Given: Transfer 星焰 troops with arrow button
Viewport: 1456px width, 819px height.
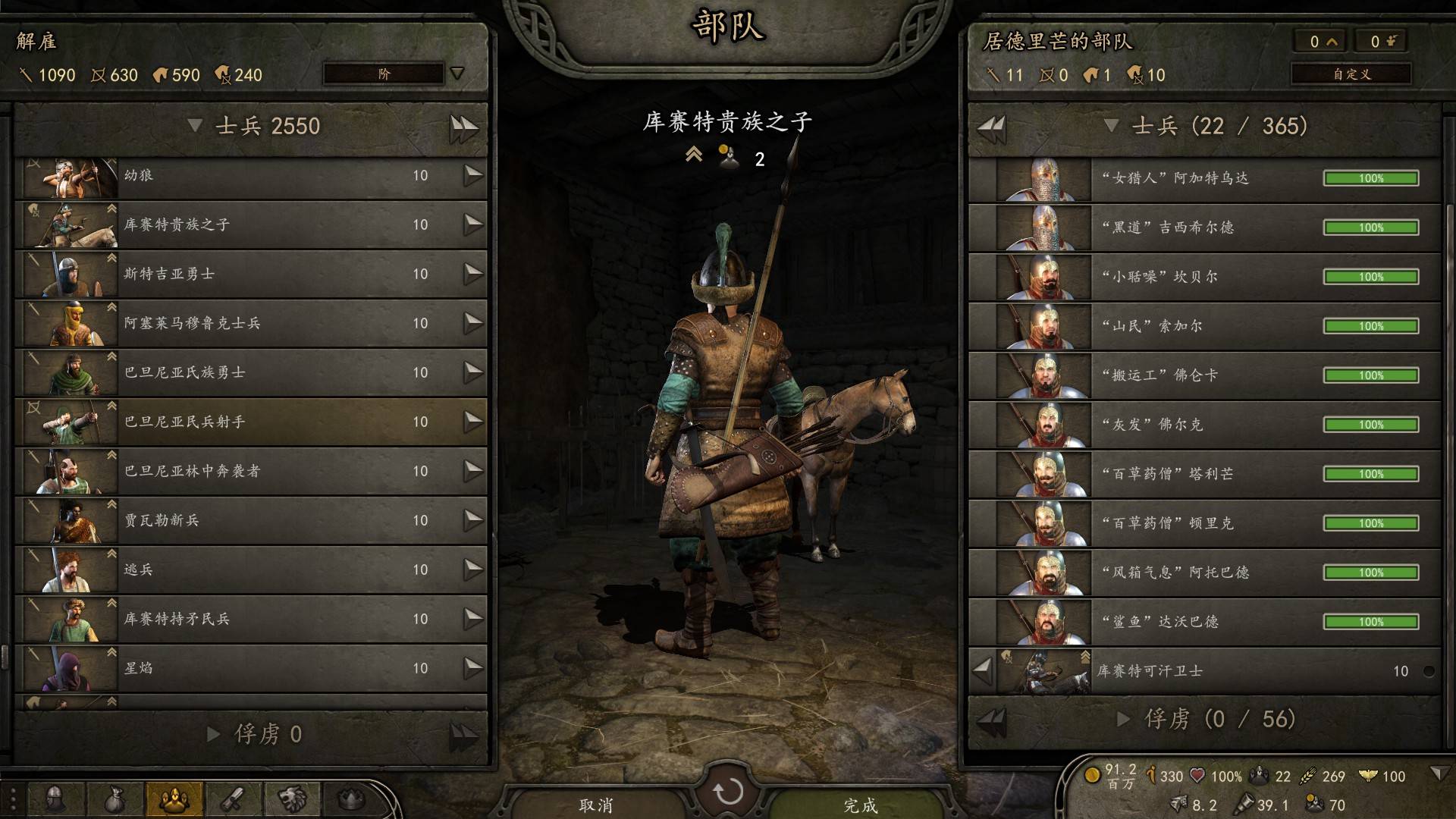Looking at the screenshot, I should click(x=473, y=668).
